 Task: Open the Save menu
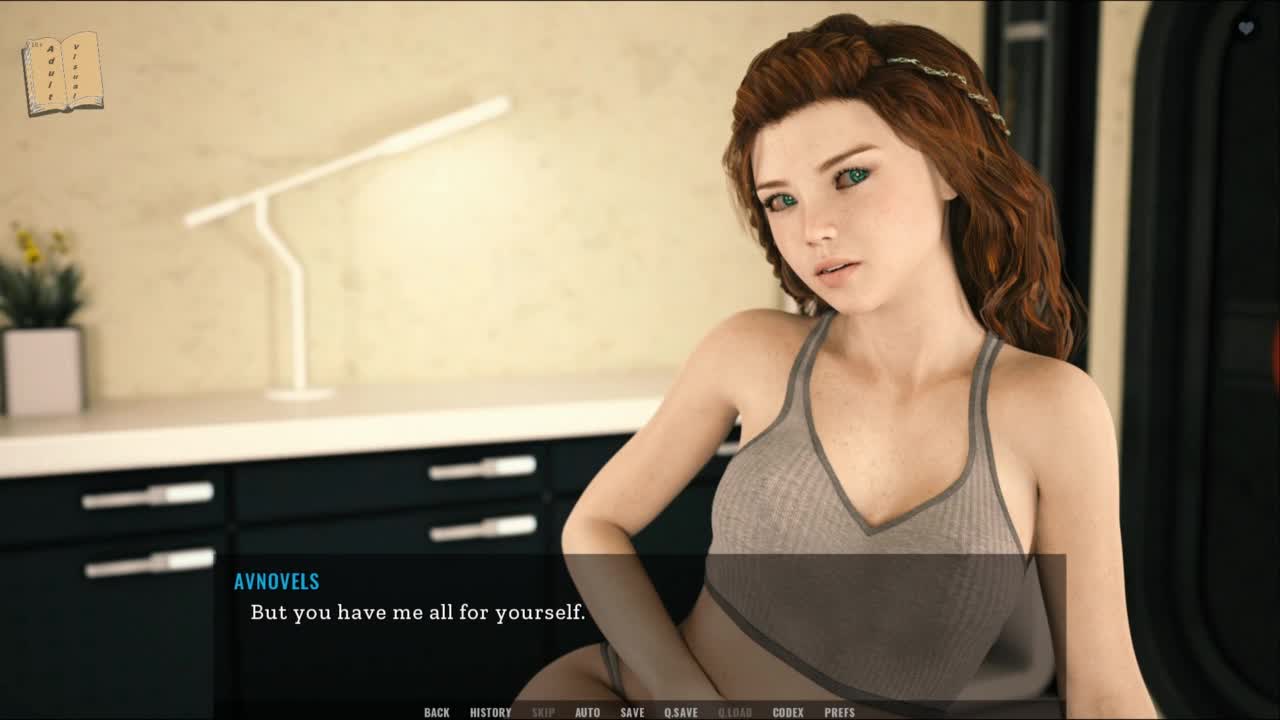click(x=632, y=712)
